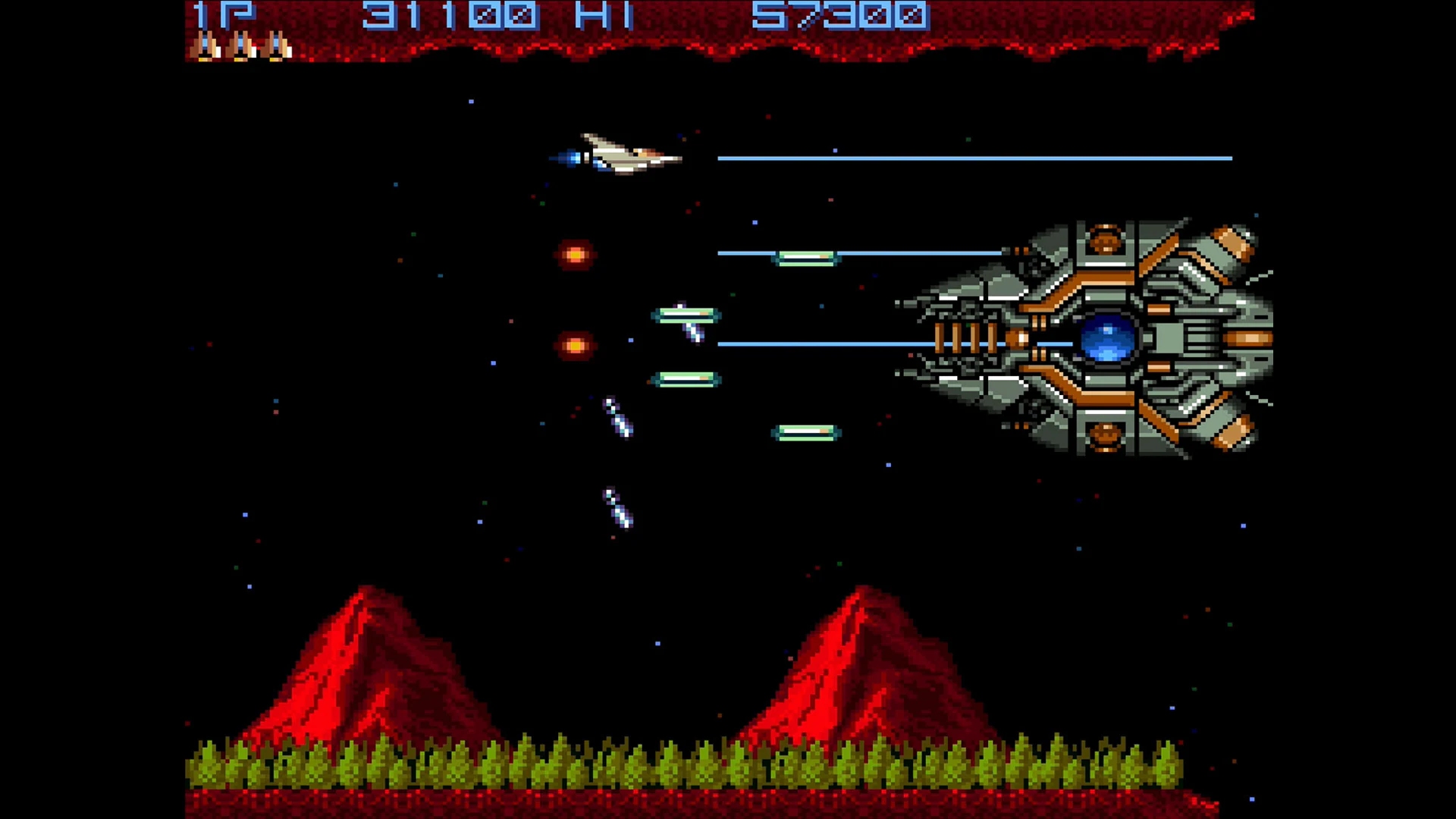Select the lower orange fireball enemy
1456x819 pixels.
pos(574,347)
